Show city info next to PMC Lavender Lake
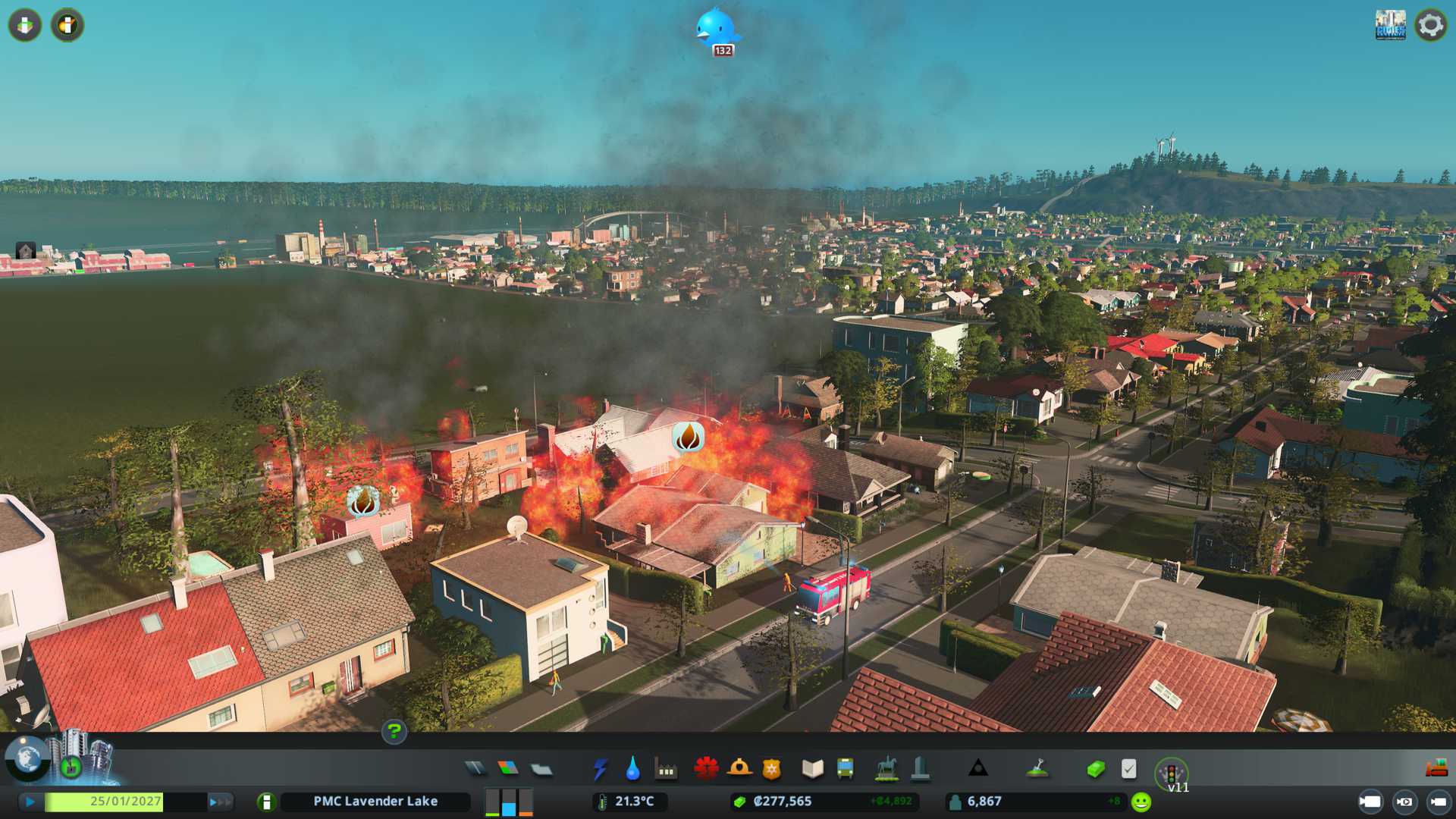Viewport: 1456px width, 819px height. (x=266, y=802)
